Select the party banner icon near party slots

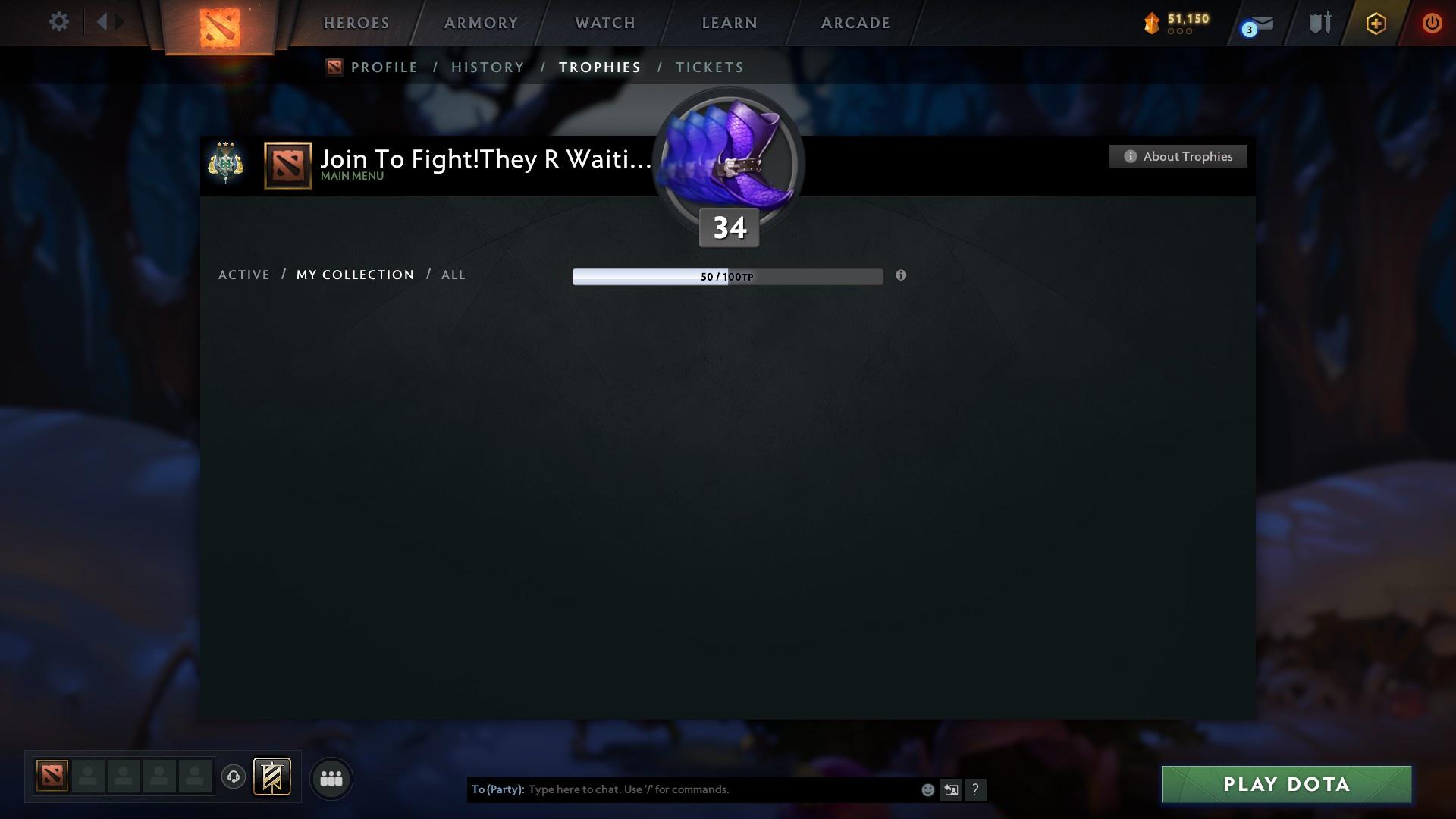(x=272, y=778)
